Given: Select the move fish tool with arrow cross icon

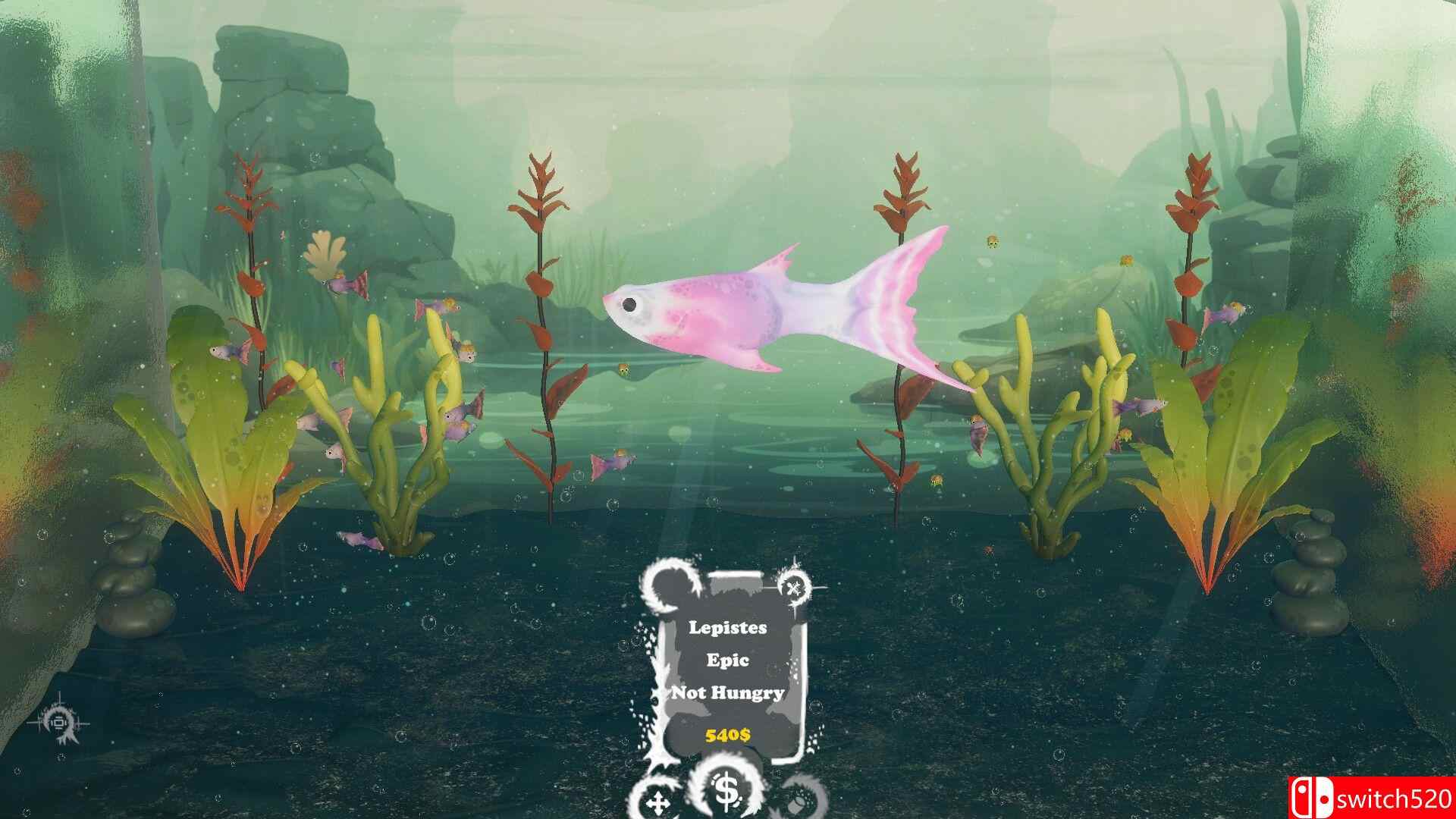Looking at the screenshot, I should tap(658, 802).
